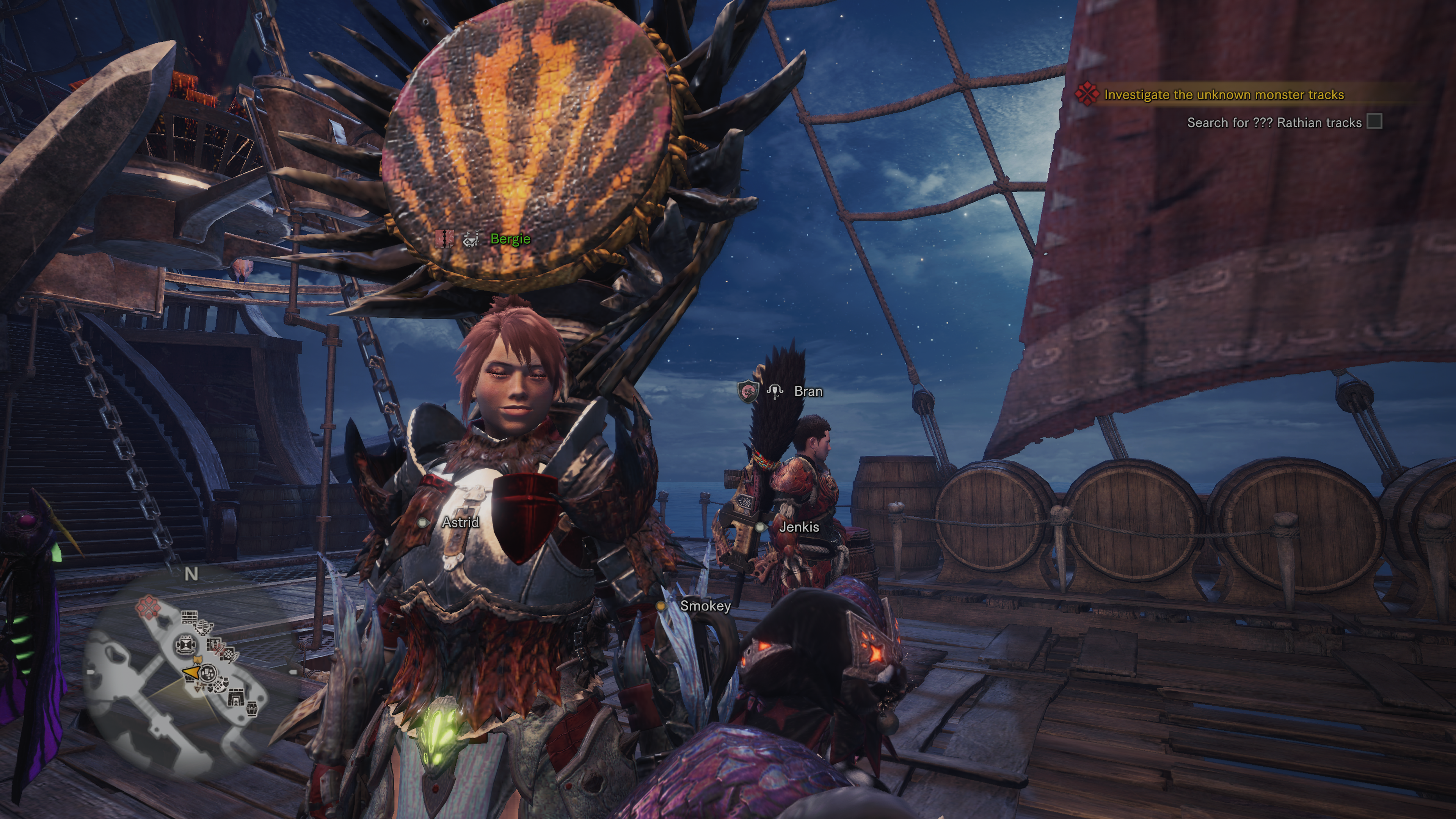Select the Smokey name label
Image resolution: width=1456 pixels, height=819 pixels.
point(705,606)
